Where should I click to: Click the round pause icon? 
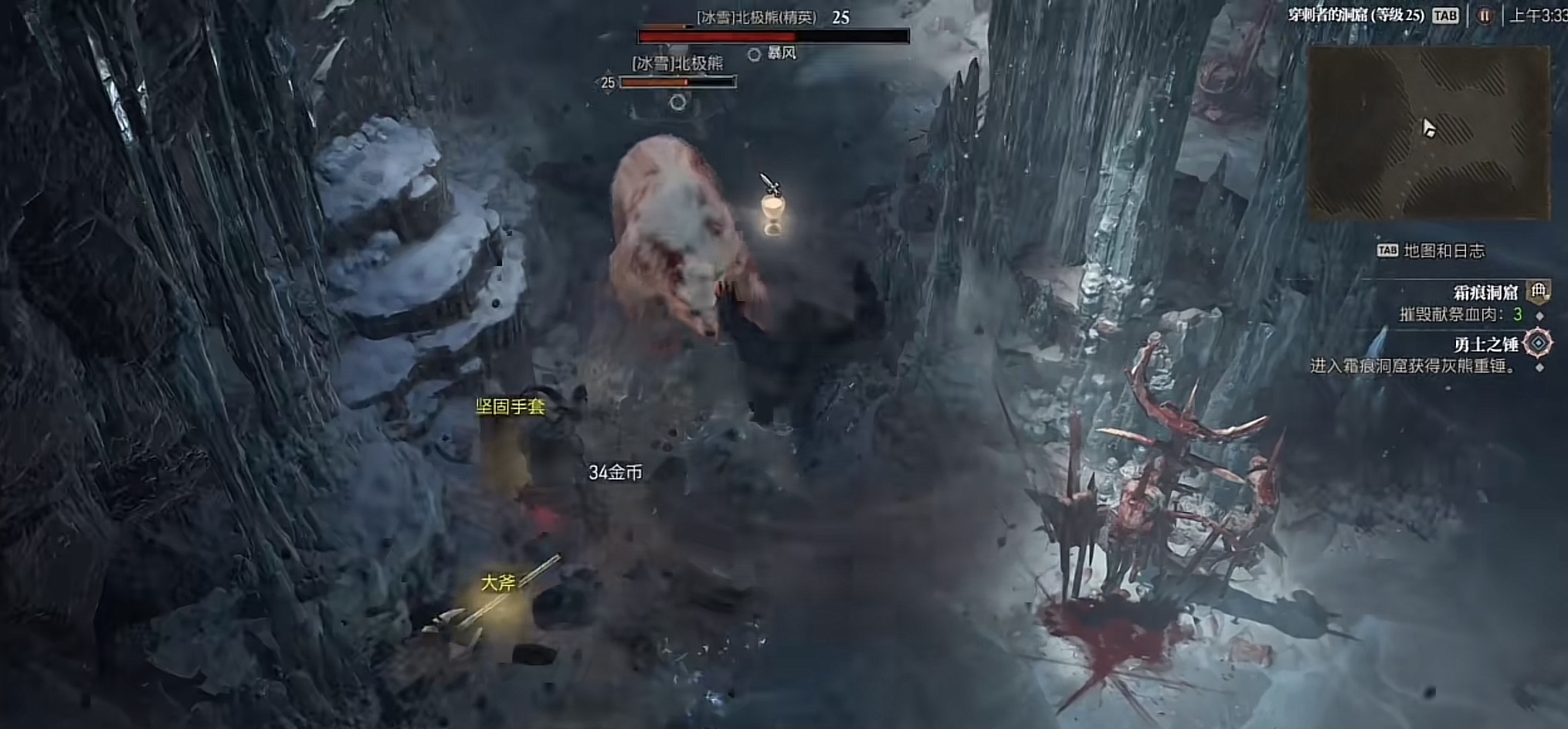(x=1484, y=16)
